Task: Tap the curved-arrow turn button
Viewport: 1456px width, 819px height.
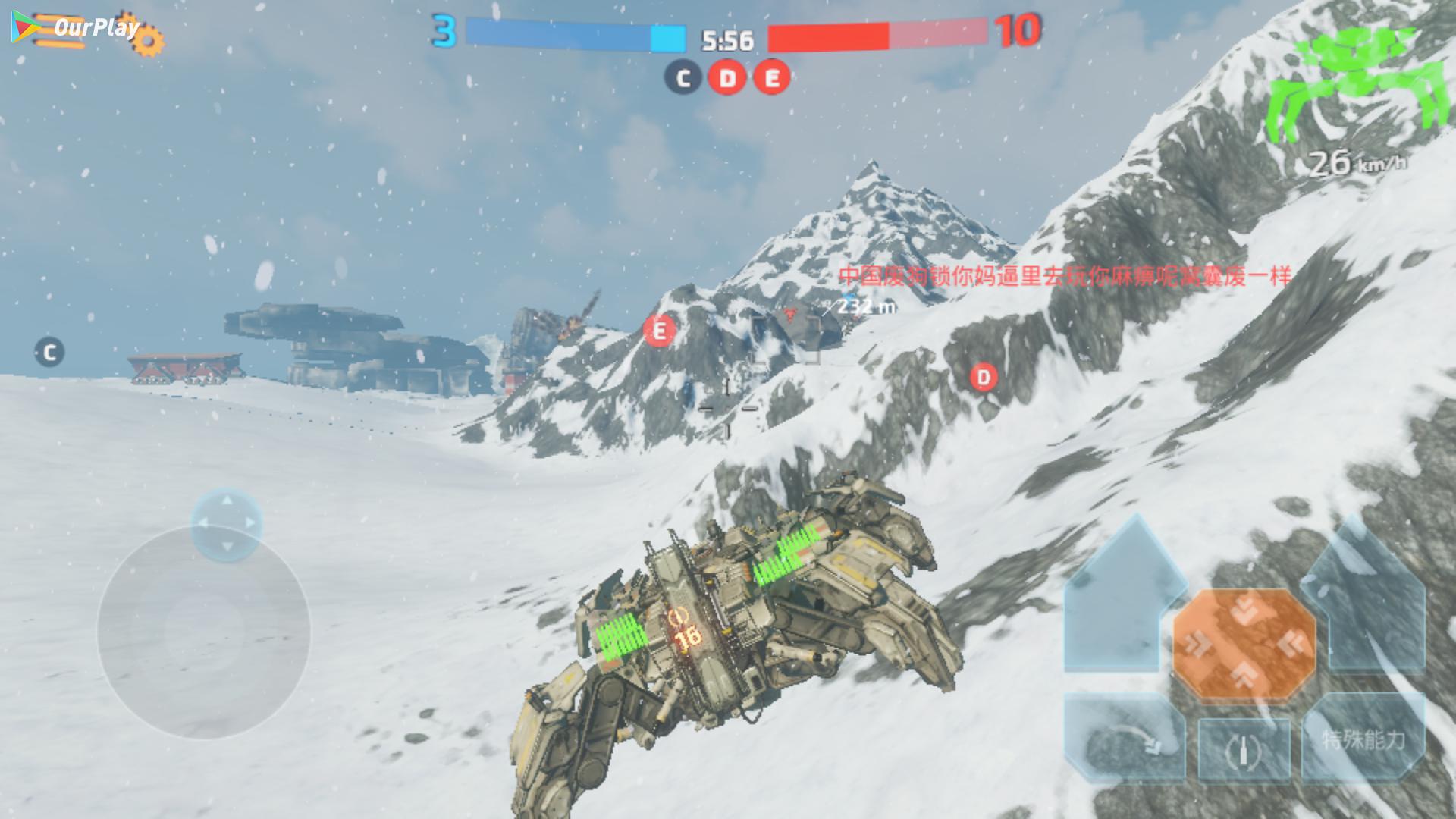Action: [1125, 739]
